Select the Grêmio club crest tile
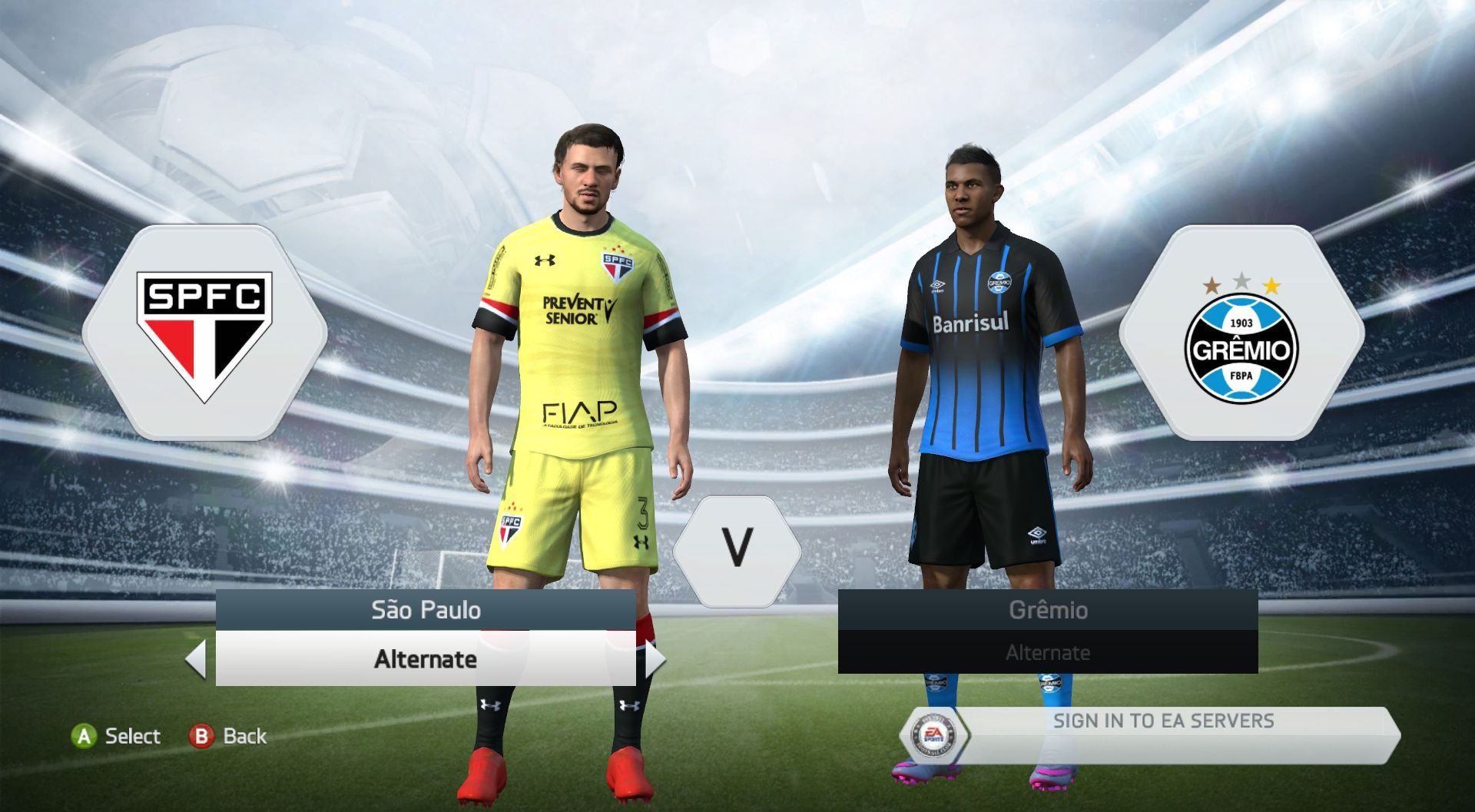 (1241, 333)
